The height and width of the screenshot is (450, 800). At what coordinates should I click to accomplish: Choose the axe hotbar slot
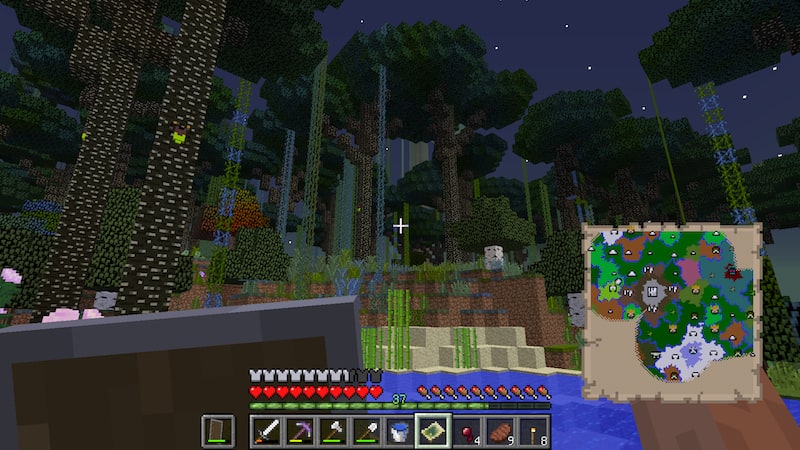point(333,431)
